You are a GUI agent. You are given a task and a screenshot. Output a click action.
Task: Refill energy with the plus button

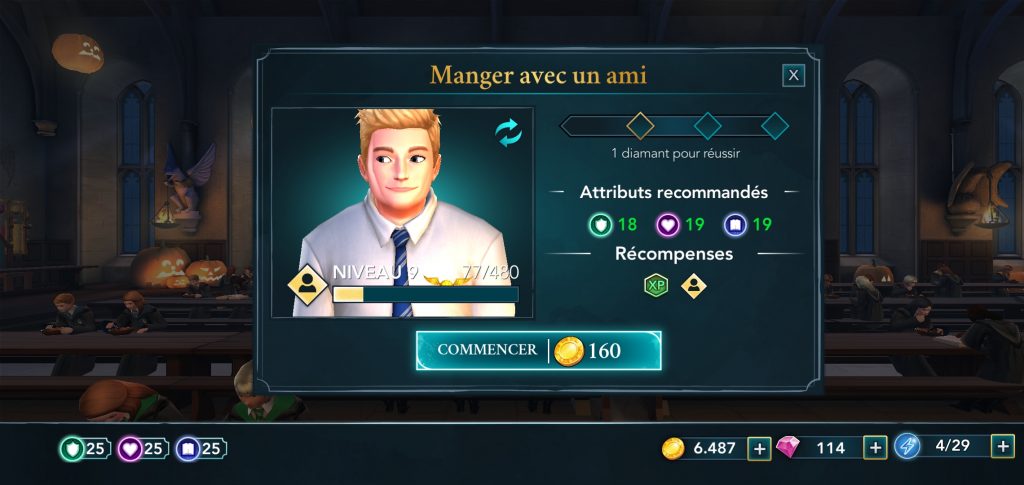1004,446
